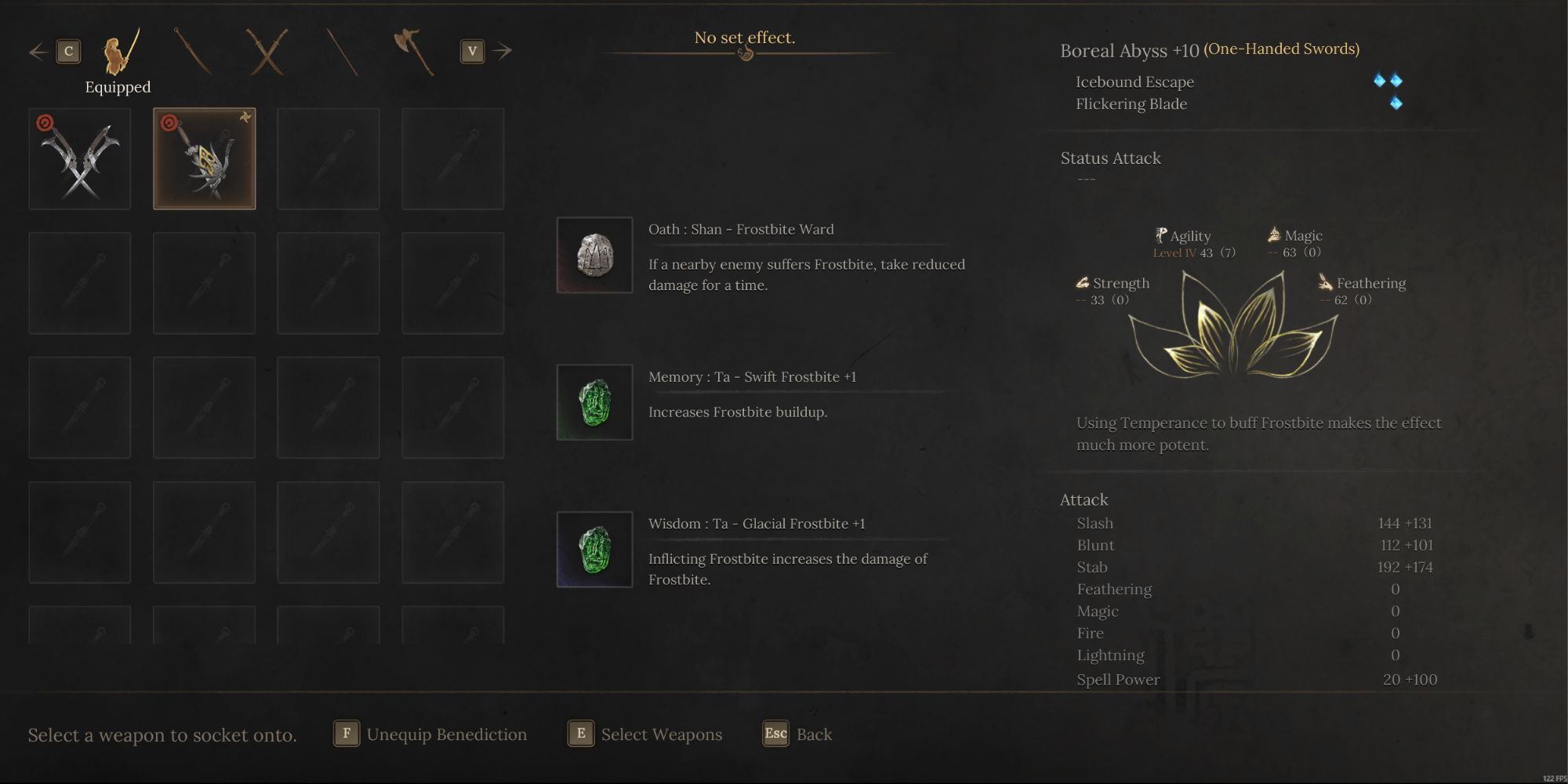This screenshot has height=784, width=1568.
Task: Click the Oath: Shan Frostbite Ward rune icon
Action: [593, 254]
